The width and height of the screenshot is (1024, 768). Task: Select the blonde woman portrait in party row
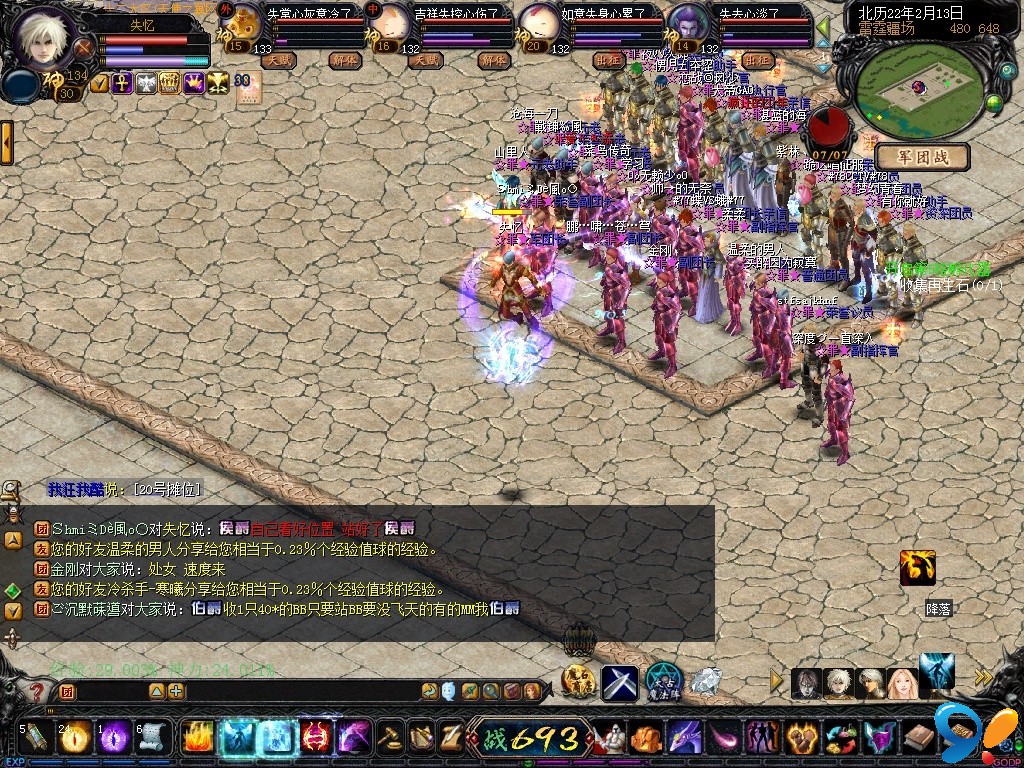point(902,683)
